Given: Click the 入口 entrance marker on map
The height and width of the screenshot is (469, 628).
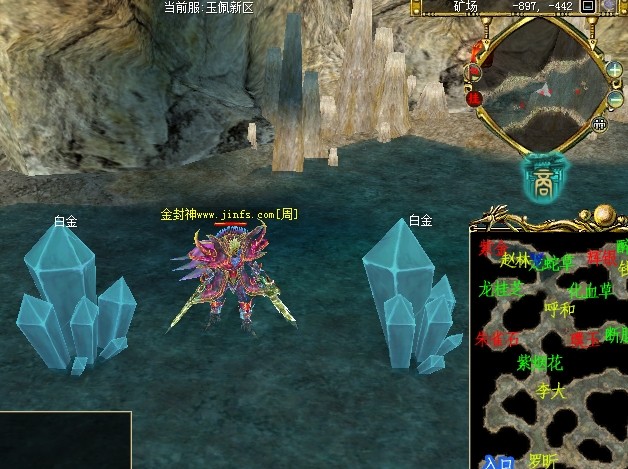Looking at the screenshot, I should click(x=498, y=463).
